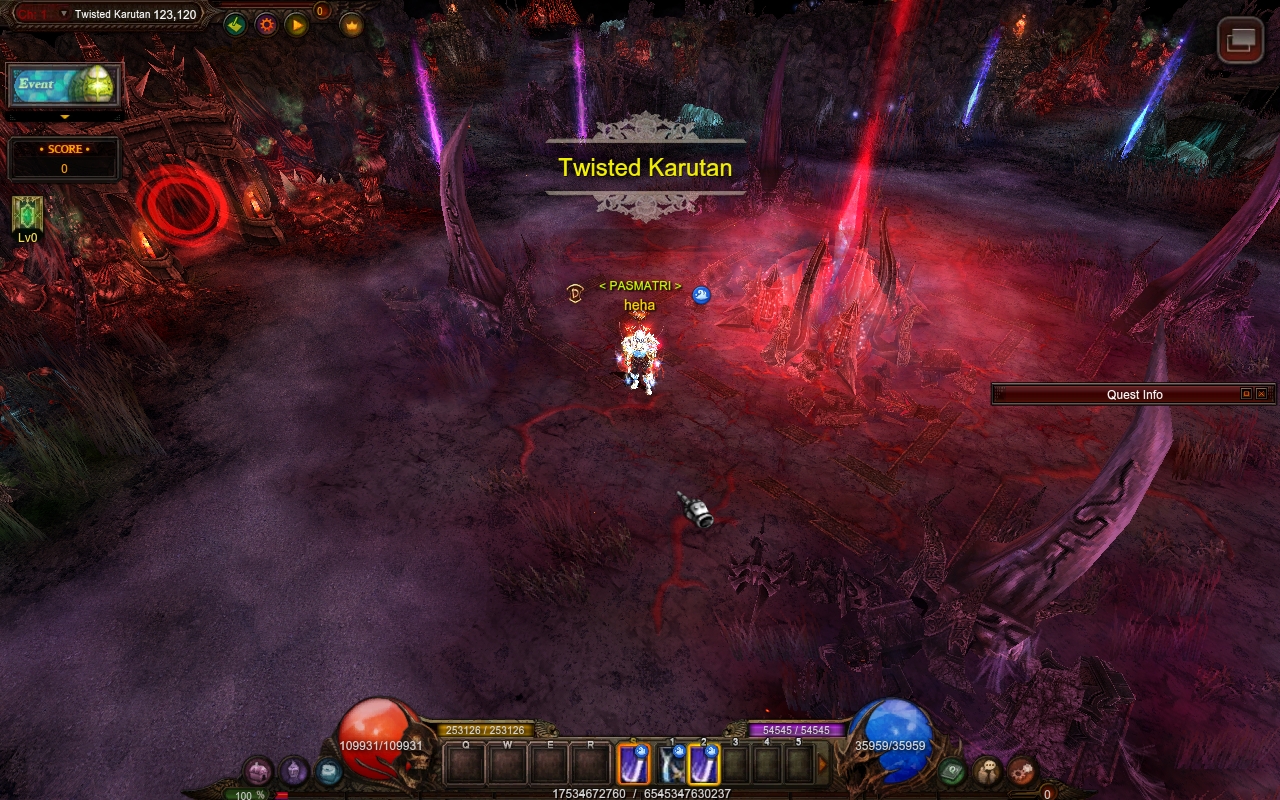Open the purple character figure icon
Viewport: 1280px width, 800px height.
pyautogui.click(x=294, y=771)
